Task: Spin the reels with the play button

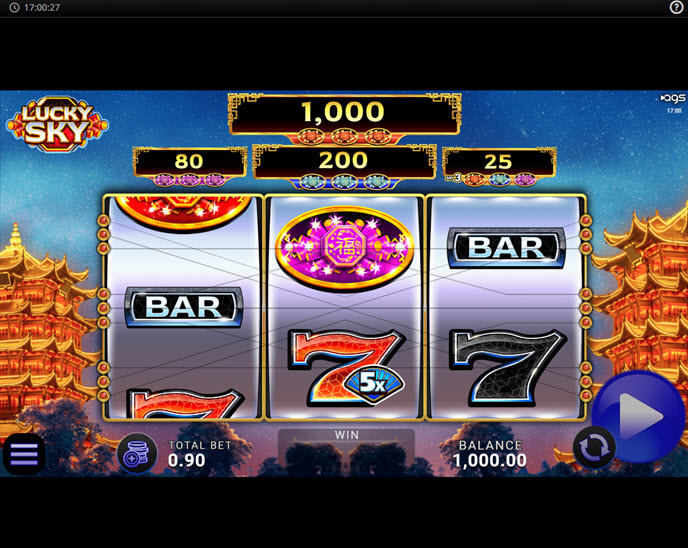Action: 640,416
